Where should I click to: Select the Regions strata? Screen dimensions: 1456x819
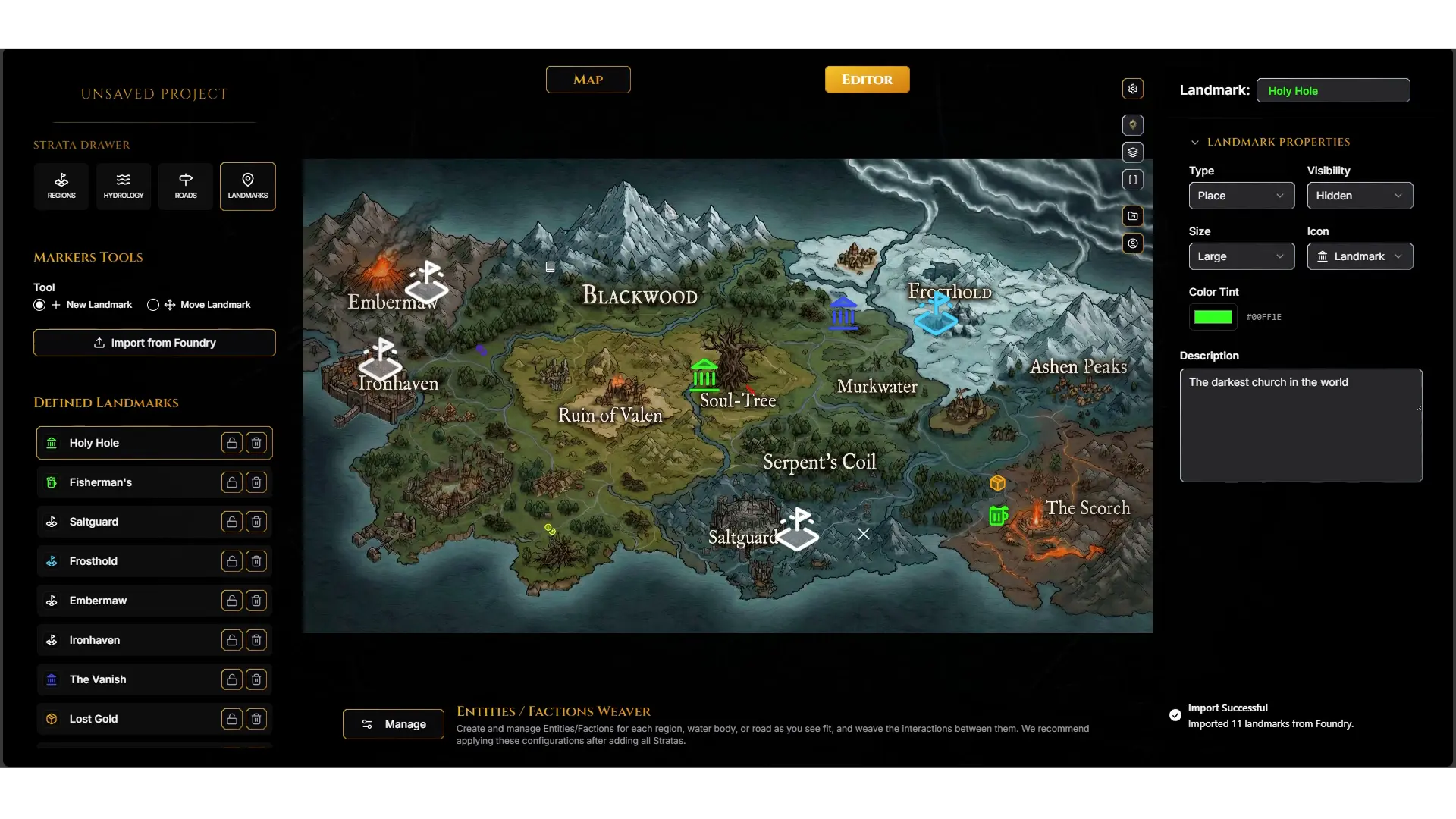tap(61, 187)
